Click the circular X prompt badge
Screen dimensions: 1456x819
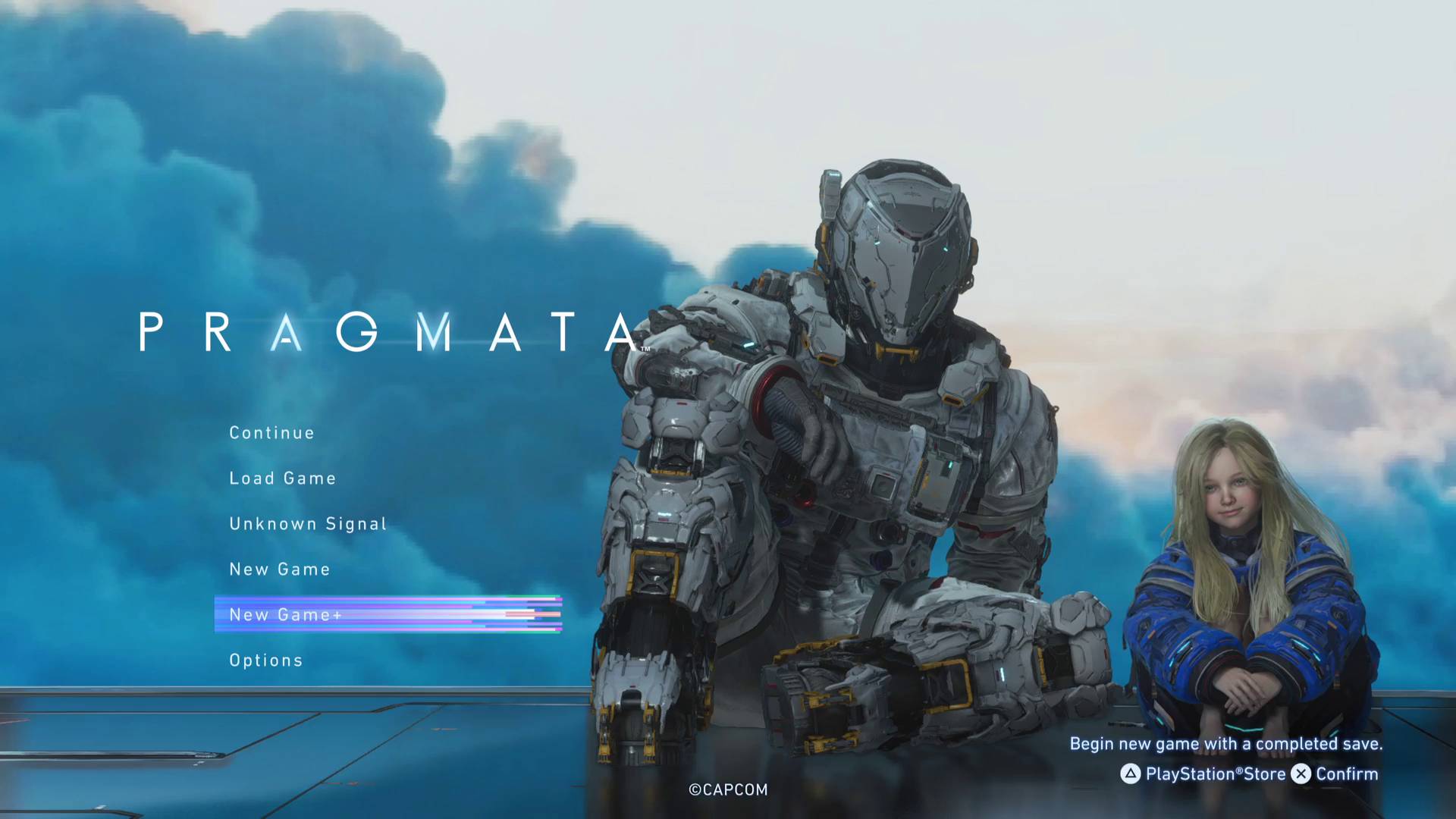tap(1300, 774)
